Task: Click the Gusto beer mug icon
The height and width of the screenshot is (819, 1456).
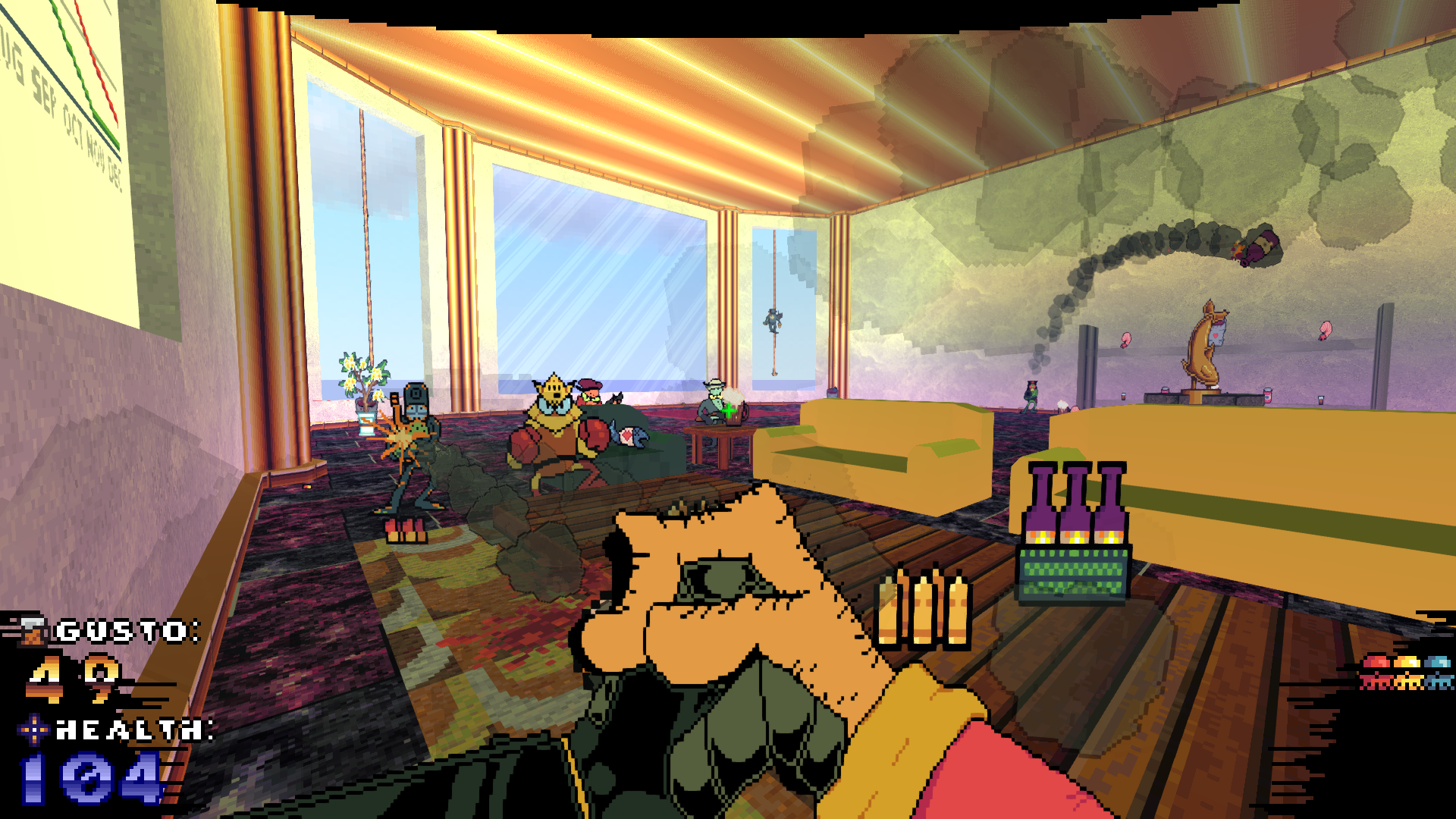Action: tap(33, 631)
